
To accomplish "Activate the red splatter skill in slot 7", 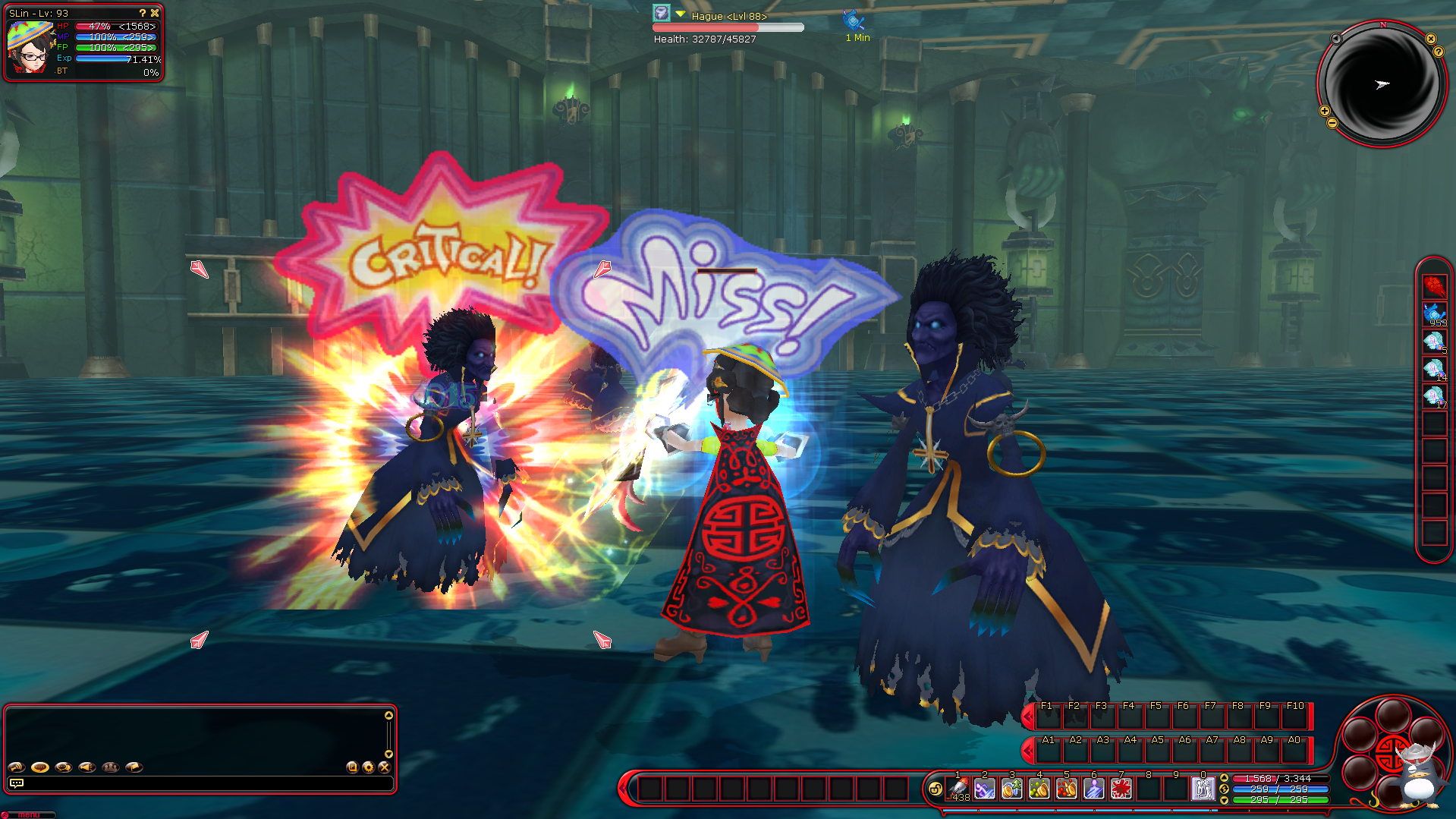I will pyautogui.click(x=1121, y=789).
